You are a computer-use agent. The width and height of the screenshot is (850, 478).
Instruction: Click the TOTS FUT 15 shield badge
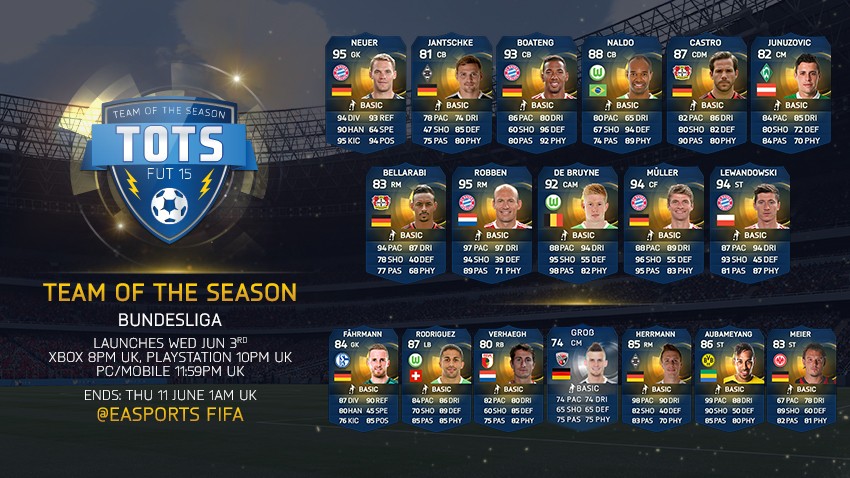[168, 163]
